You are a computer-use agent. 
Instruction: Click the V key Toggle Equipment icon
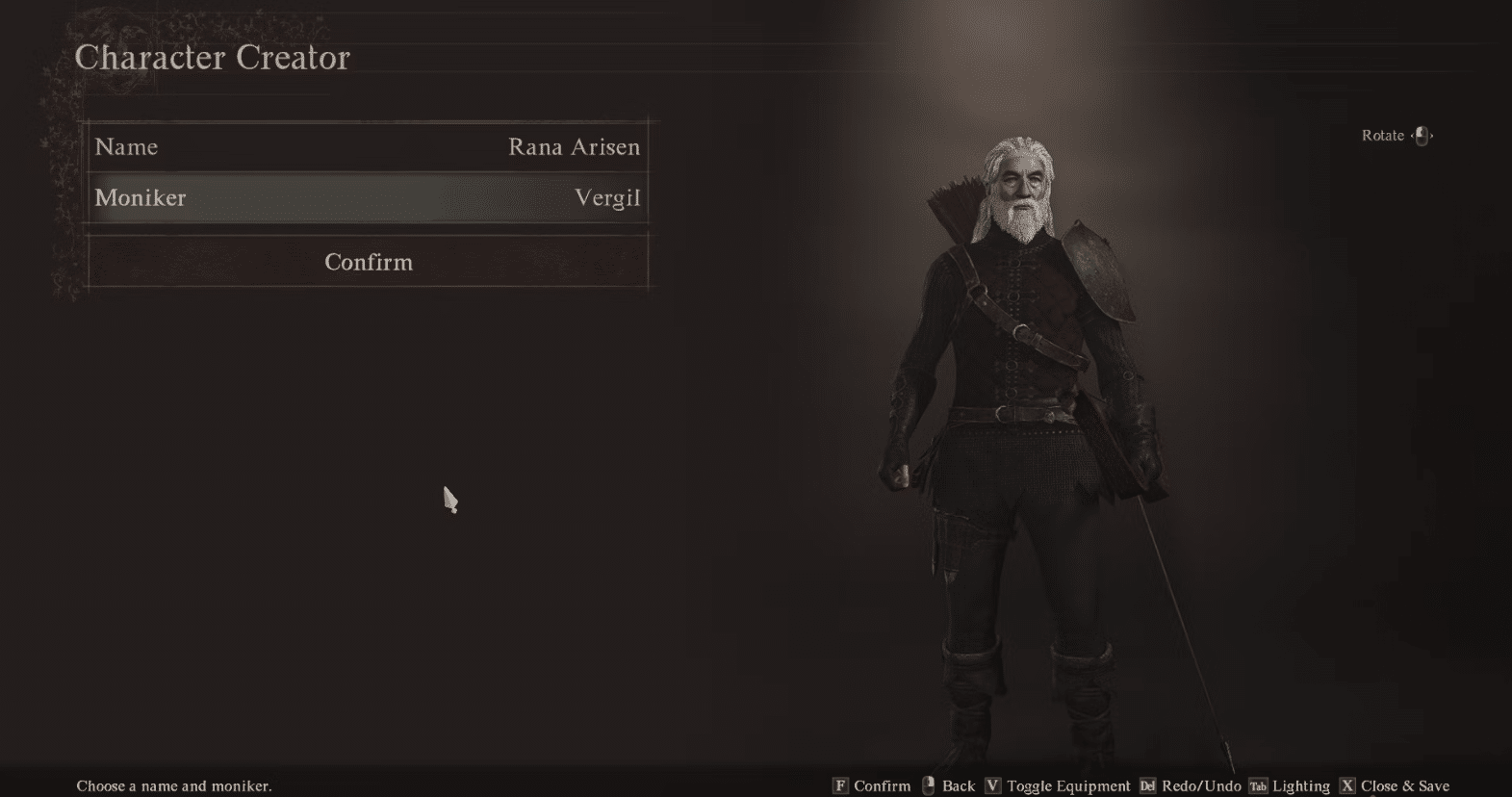tap(994, 785)
